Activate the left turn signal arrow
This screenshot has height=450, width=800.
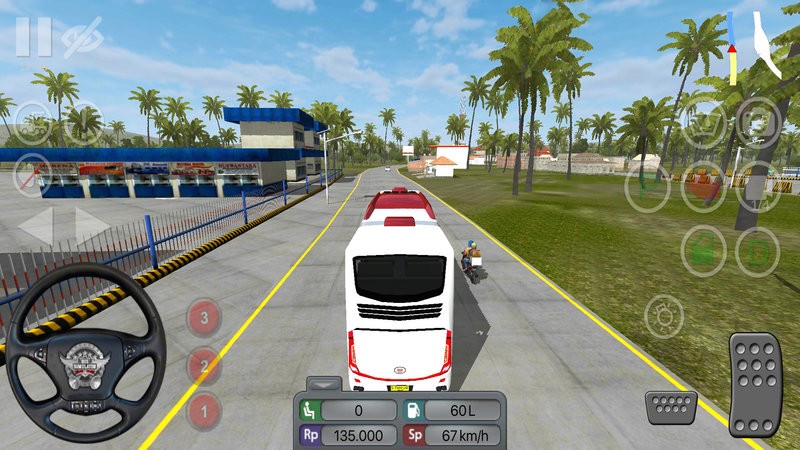[x=37, y=226]
